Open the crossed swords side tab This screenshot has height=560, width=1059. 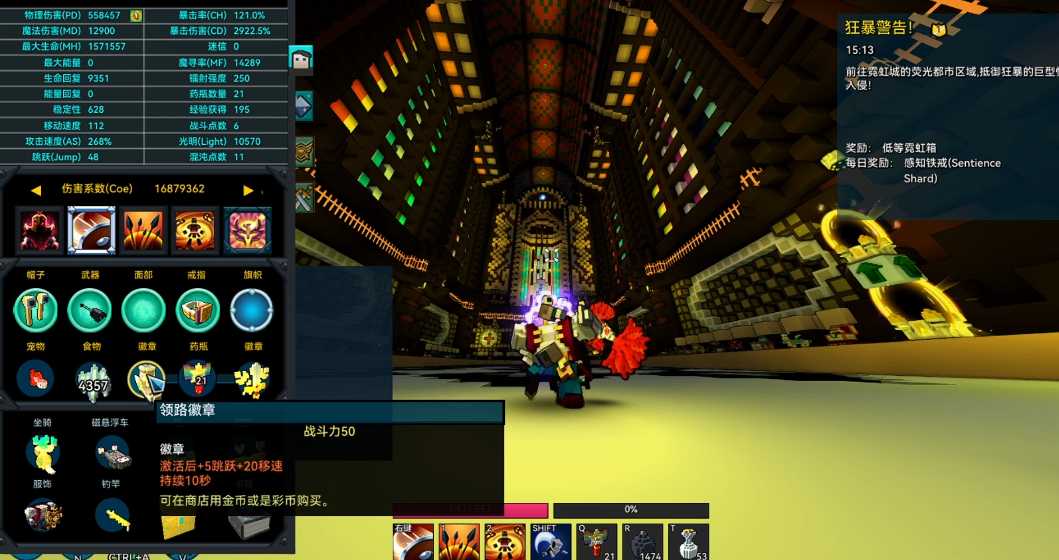304,197
